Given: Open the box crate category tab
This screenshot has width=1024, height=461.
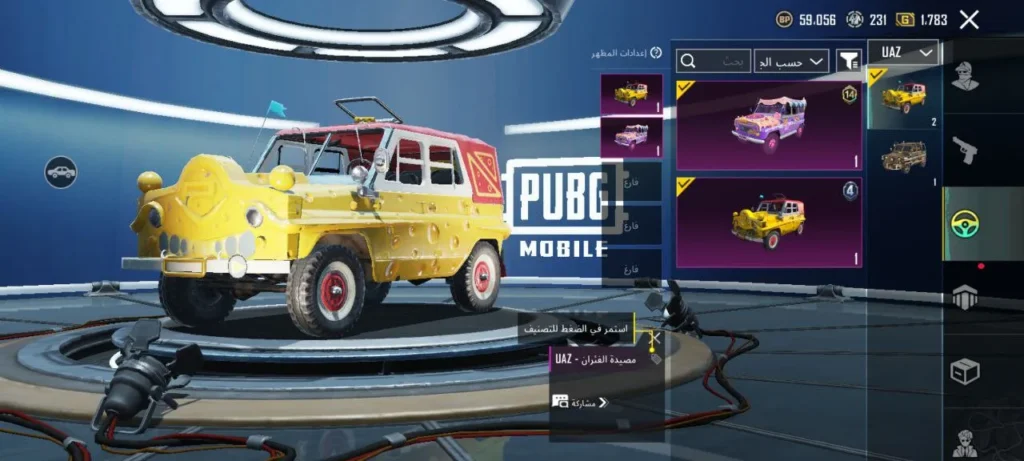Looking at the screenshot, I should [965, 372].
